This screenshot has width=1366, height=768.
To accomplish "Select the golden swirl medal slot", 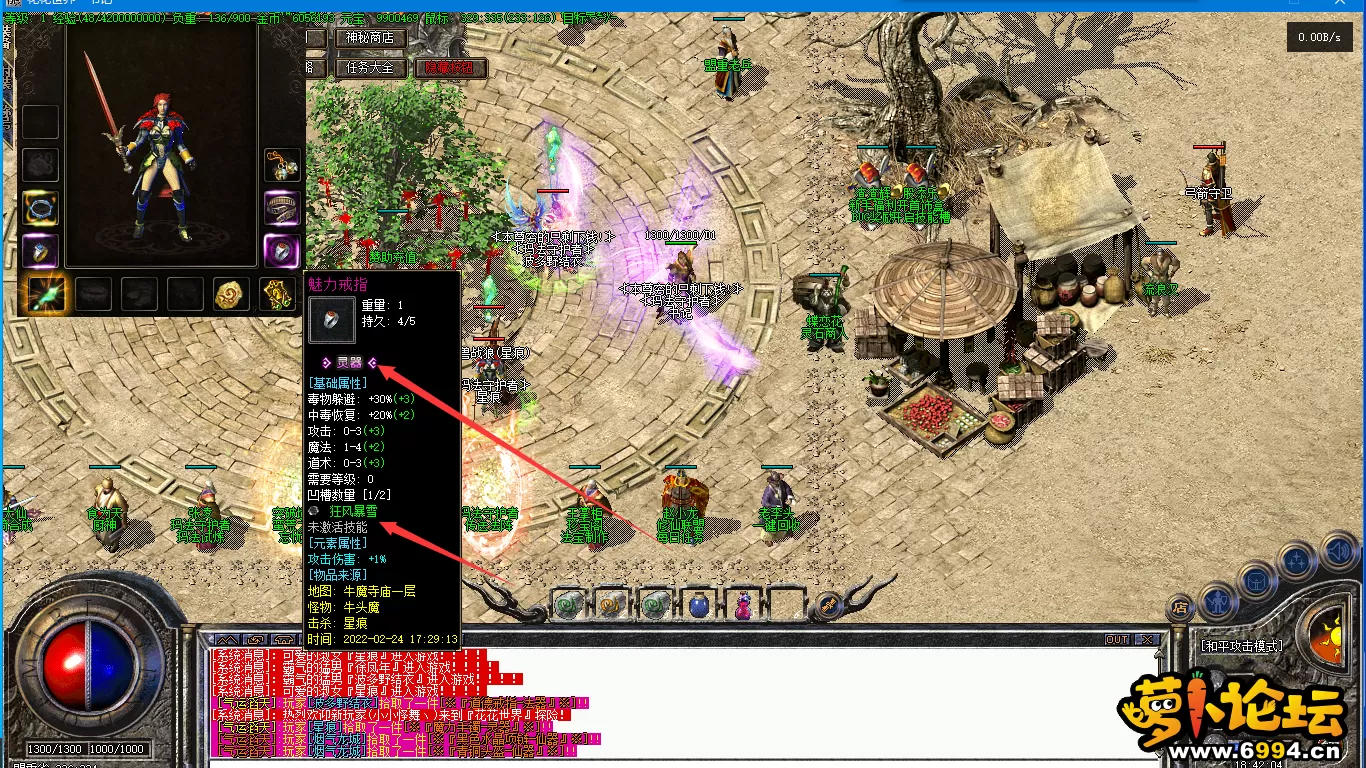I will point(231,294).
